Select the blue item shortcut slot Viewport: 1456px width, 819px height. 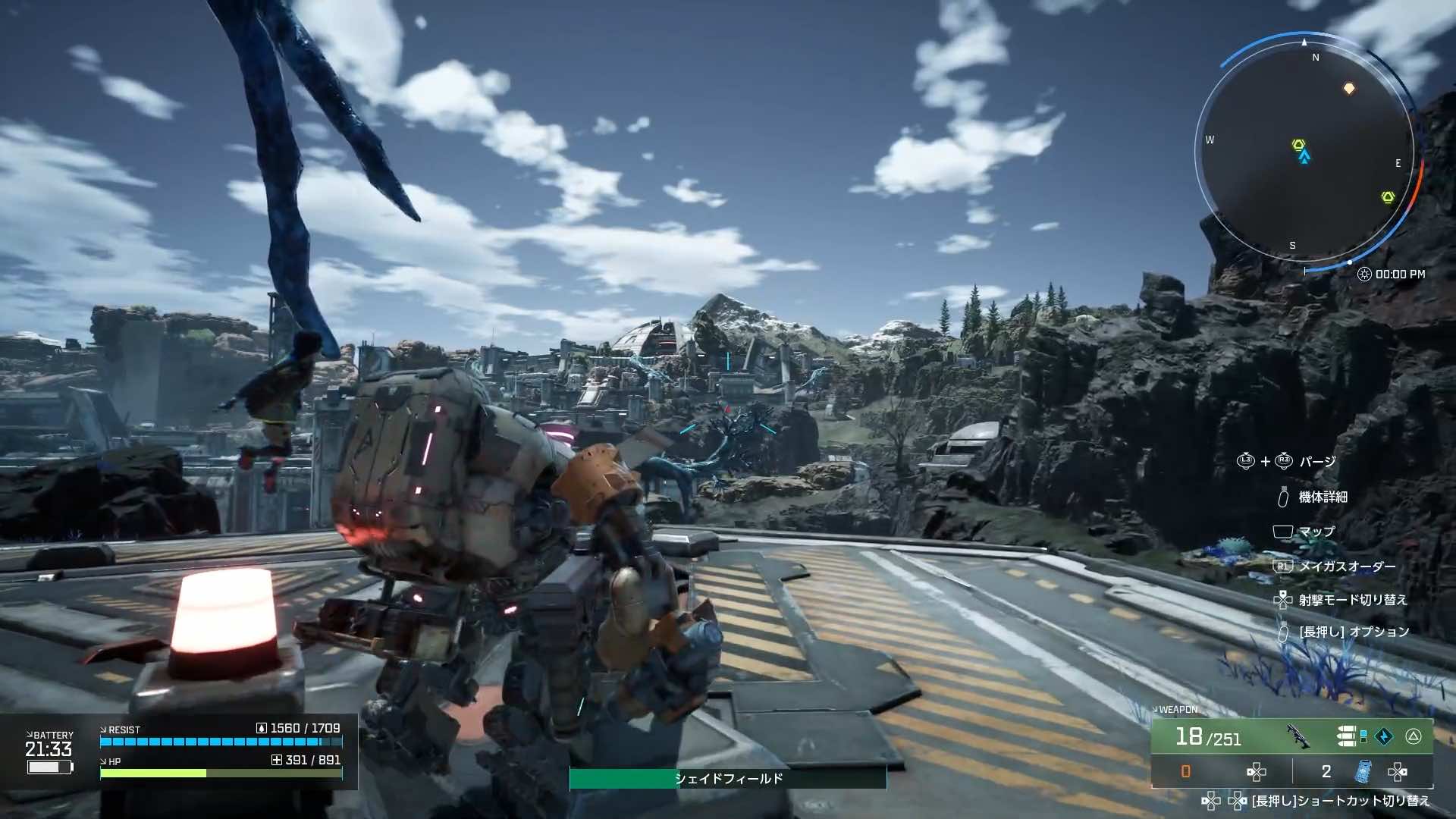(1363, 771)
